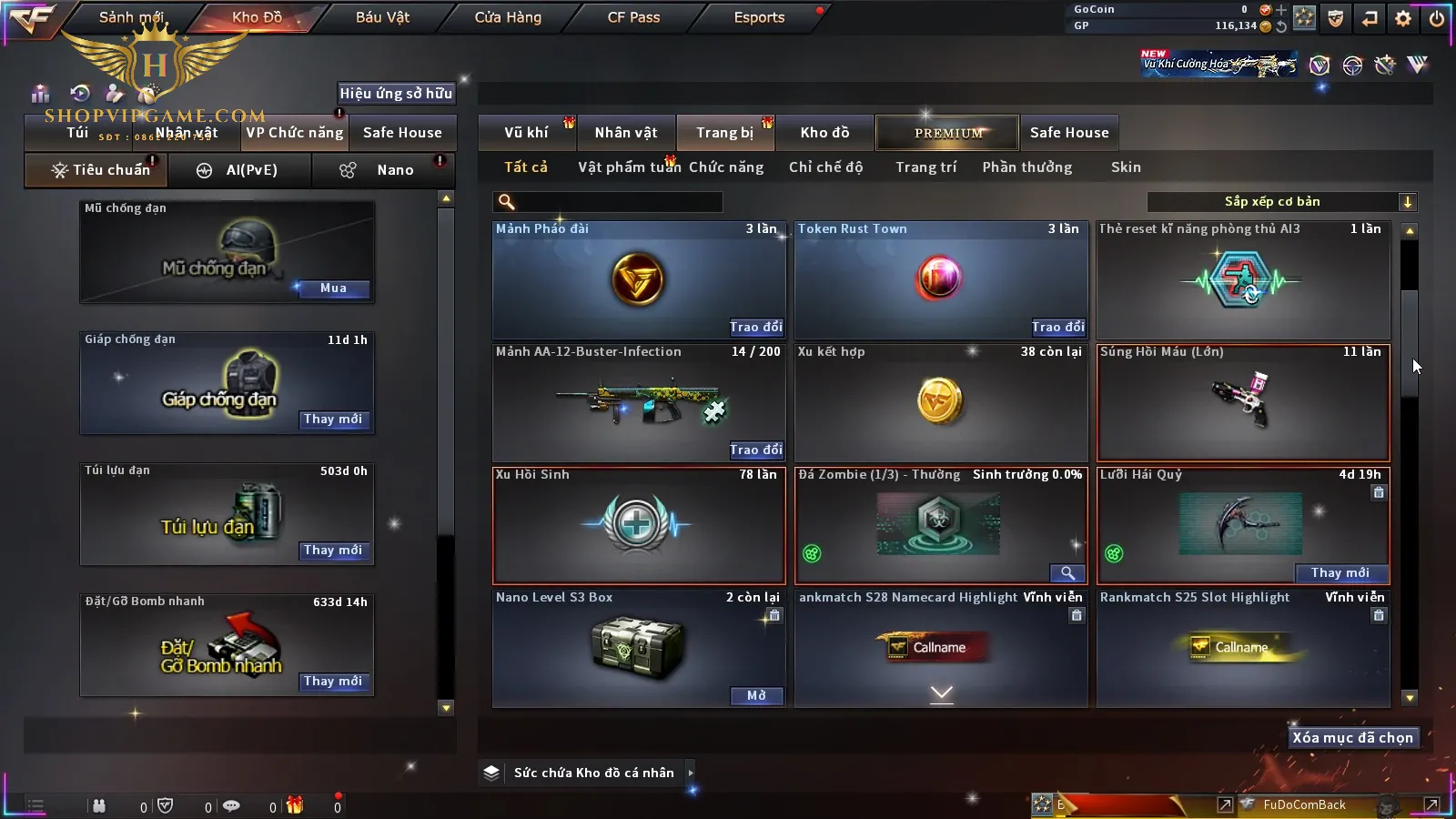Screen dimensions: 1456x819
Task: Delete selected items with Xóa mục đã chọn
Action: [1352, 738]
